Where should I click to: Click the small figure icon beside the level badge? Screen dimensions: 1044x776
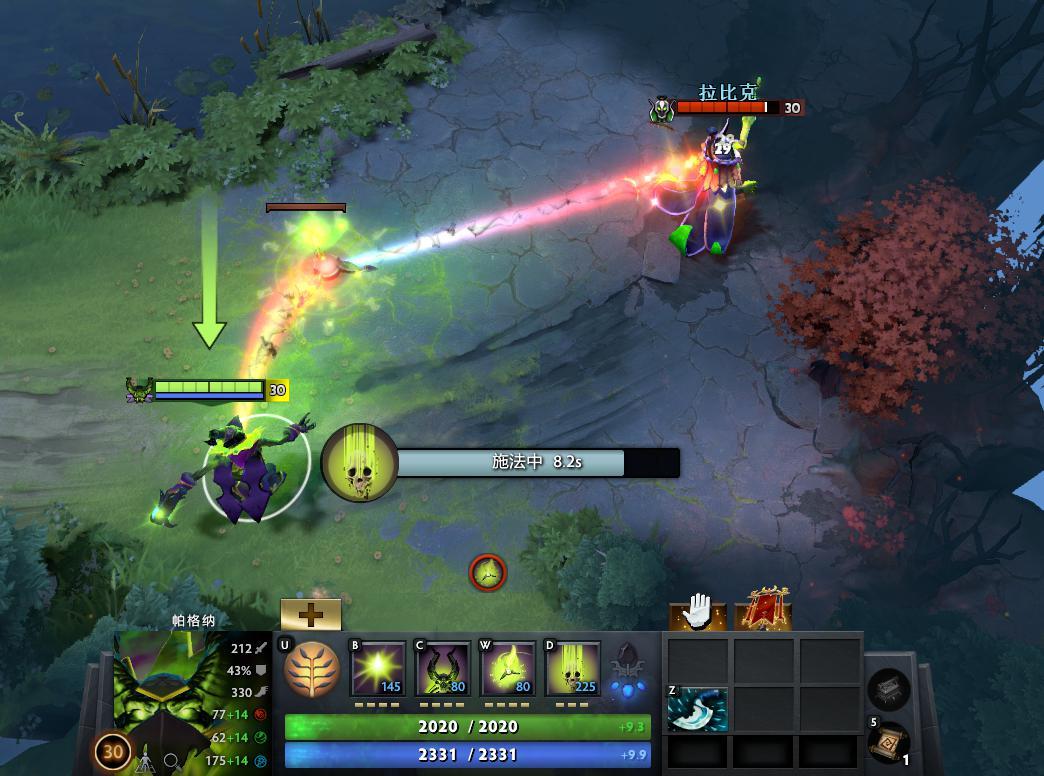(x=143, y=761)
